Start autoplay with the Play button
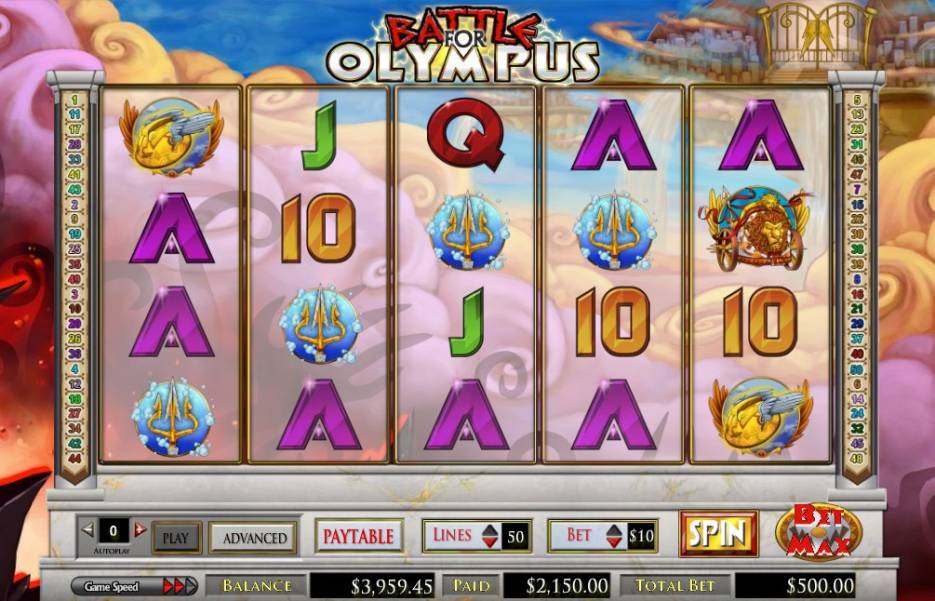Screen dimensions: 935x601 coord(175,537)
